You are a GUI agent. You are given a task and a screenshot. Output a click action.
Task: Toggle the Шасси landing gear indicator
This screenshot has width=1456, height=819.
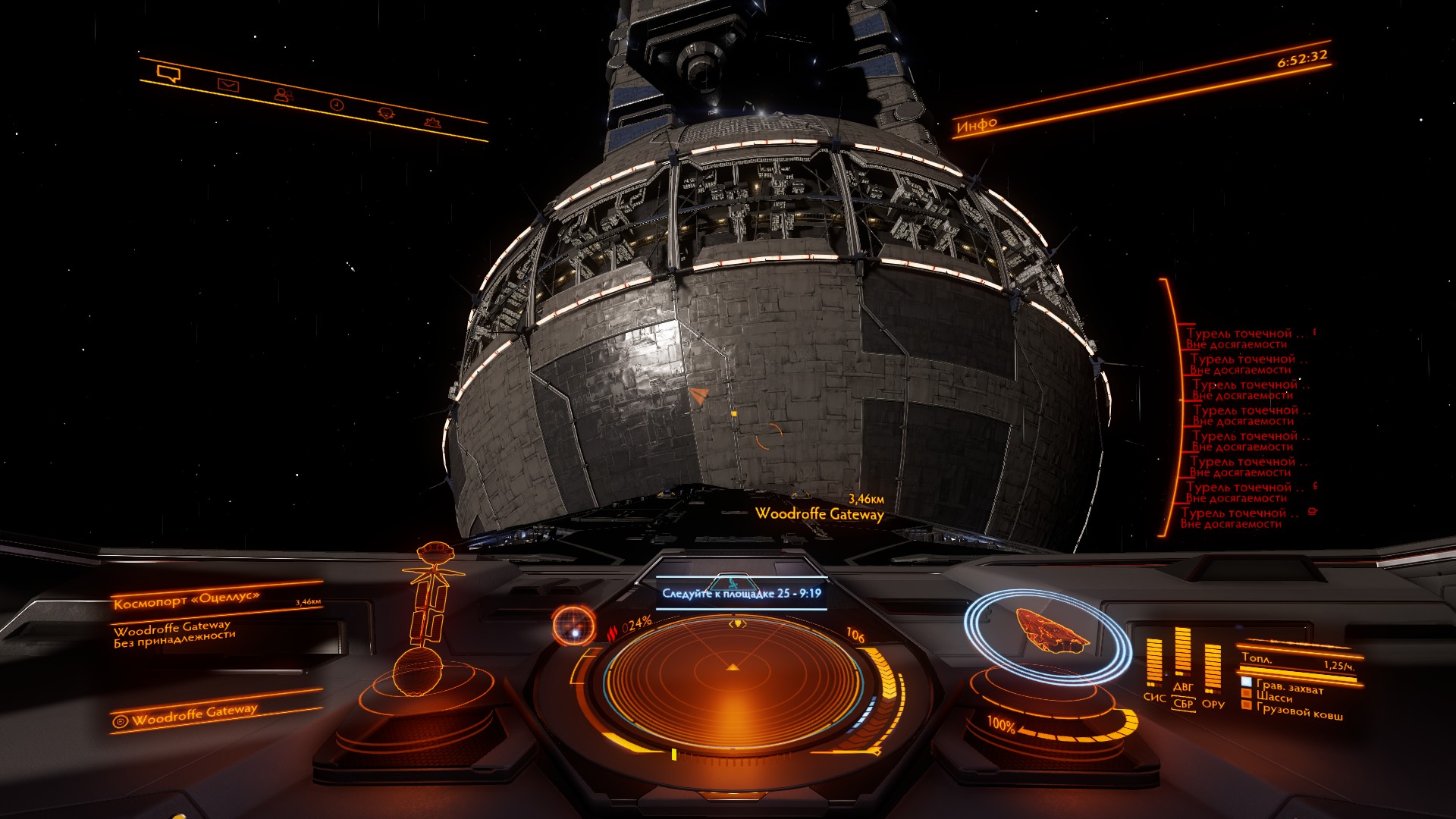[x=1274, y=698]
